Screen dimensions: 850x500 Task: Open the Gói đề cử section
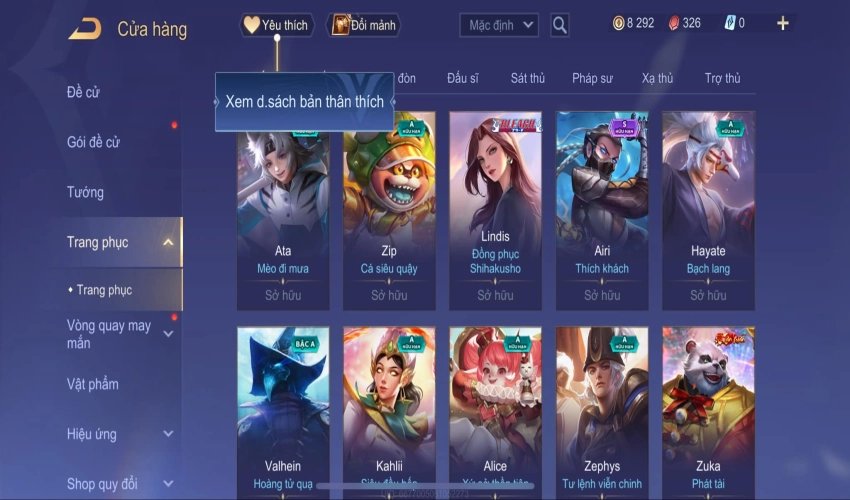click(93, 142)
